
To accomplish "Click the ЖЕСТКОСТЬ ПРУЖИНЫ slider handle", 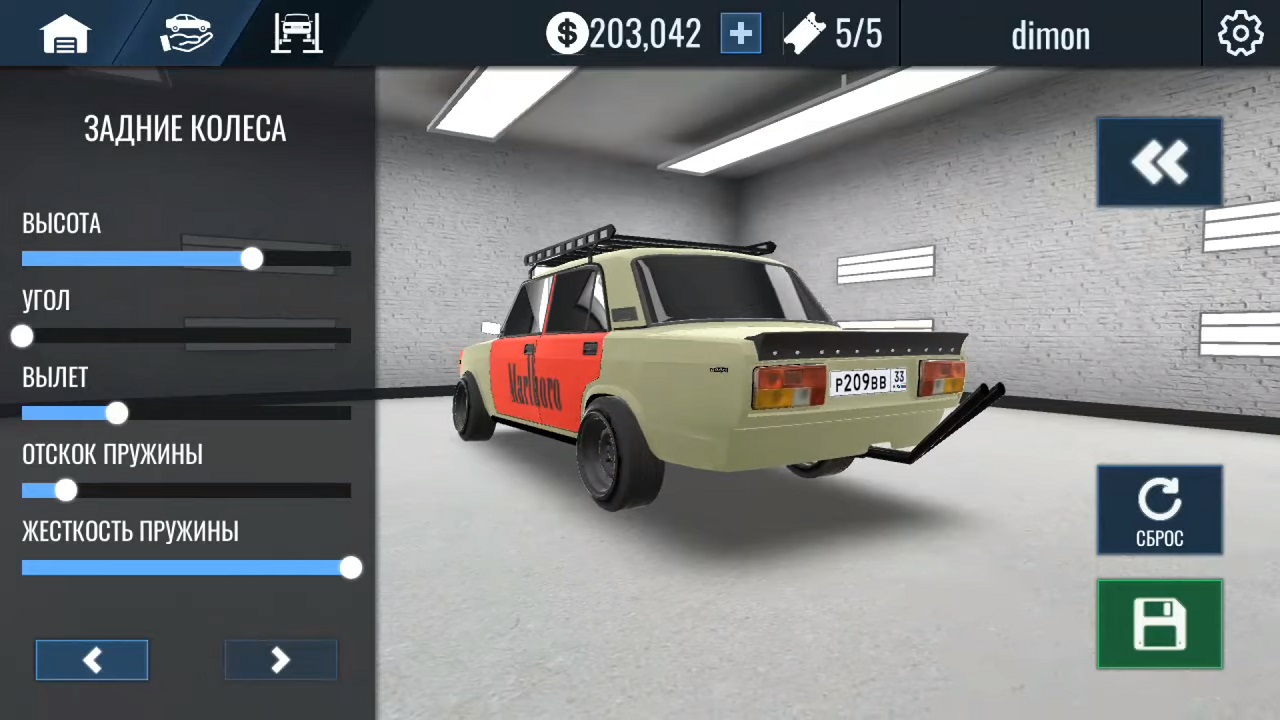I will pos(350,568).
